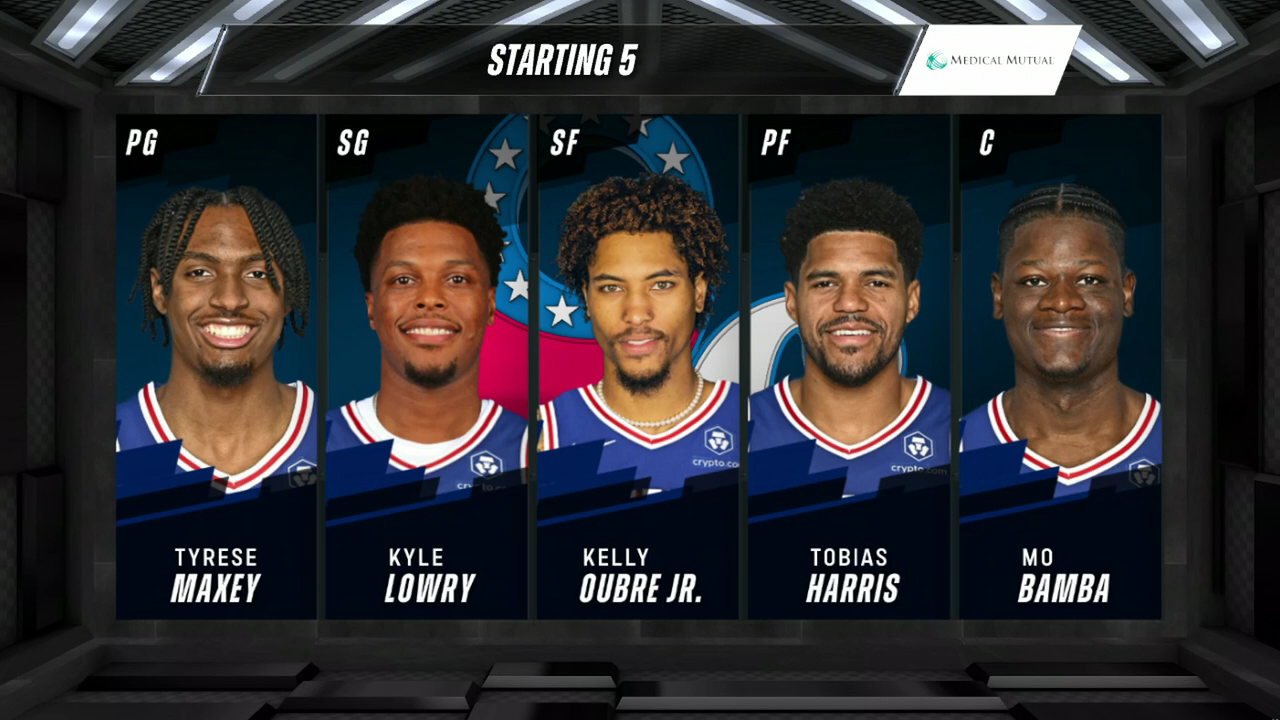Choose the Mo Bamba center card
The width and height of the screenshot is (1280, 720).
tap(1060, 366)
